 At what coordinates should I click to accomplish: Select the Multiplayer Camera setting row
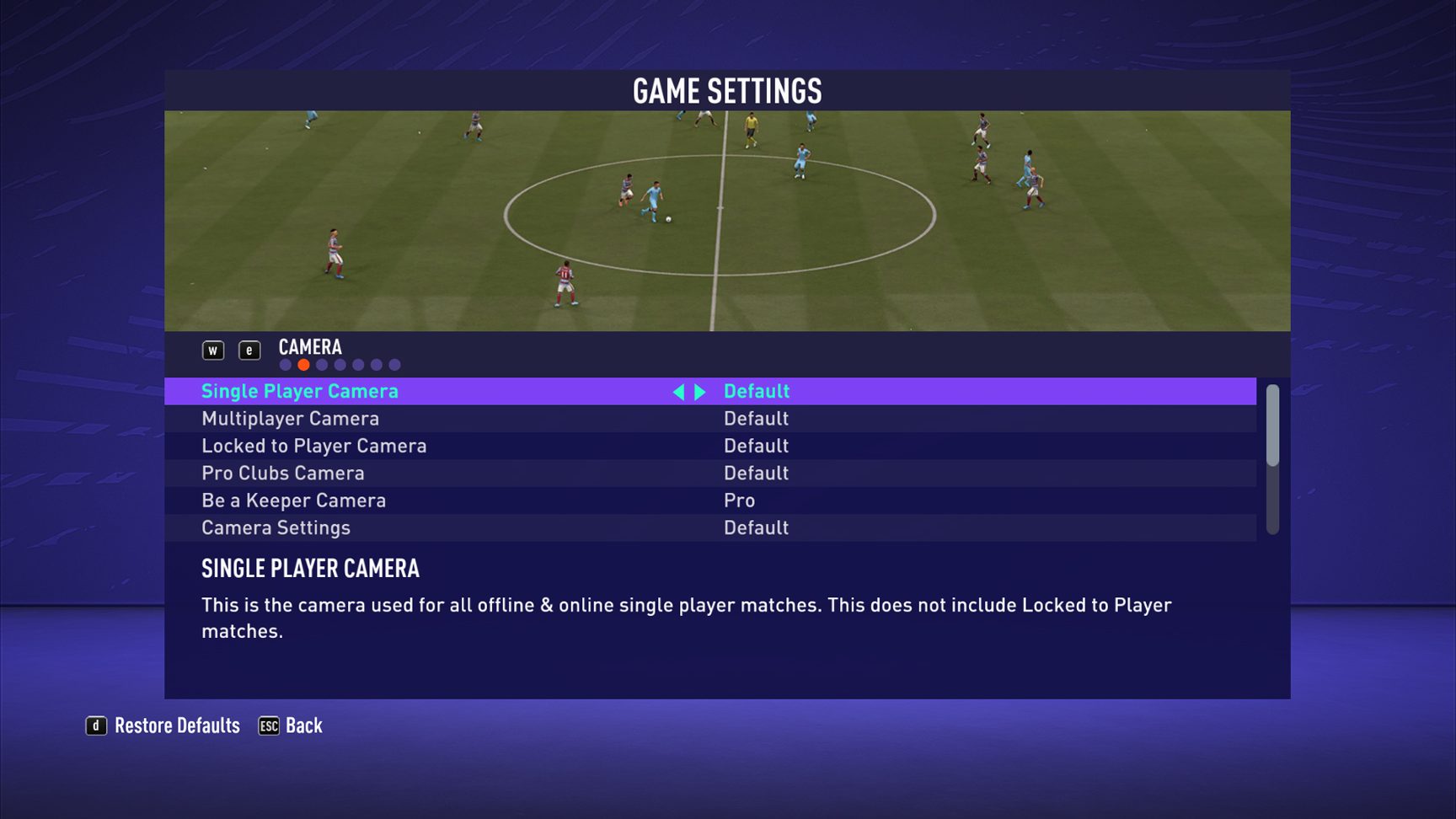(290, 418)
